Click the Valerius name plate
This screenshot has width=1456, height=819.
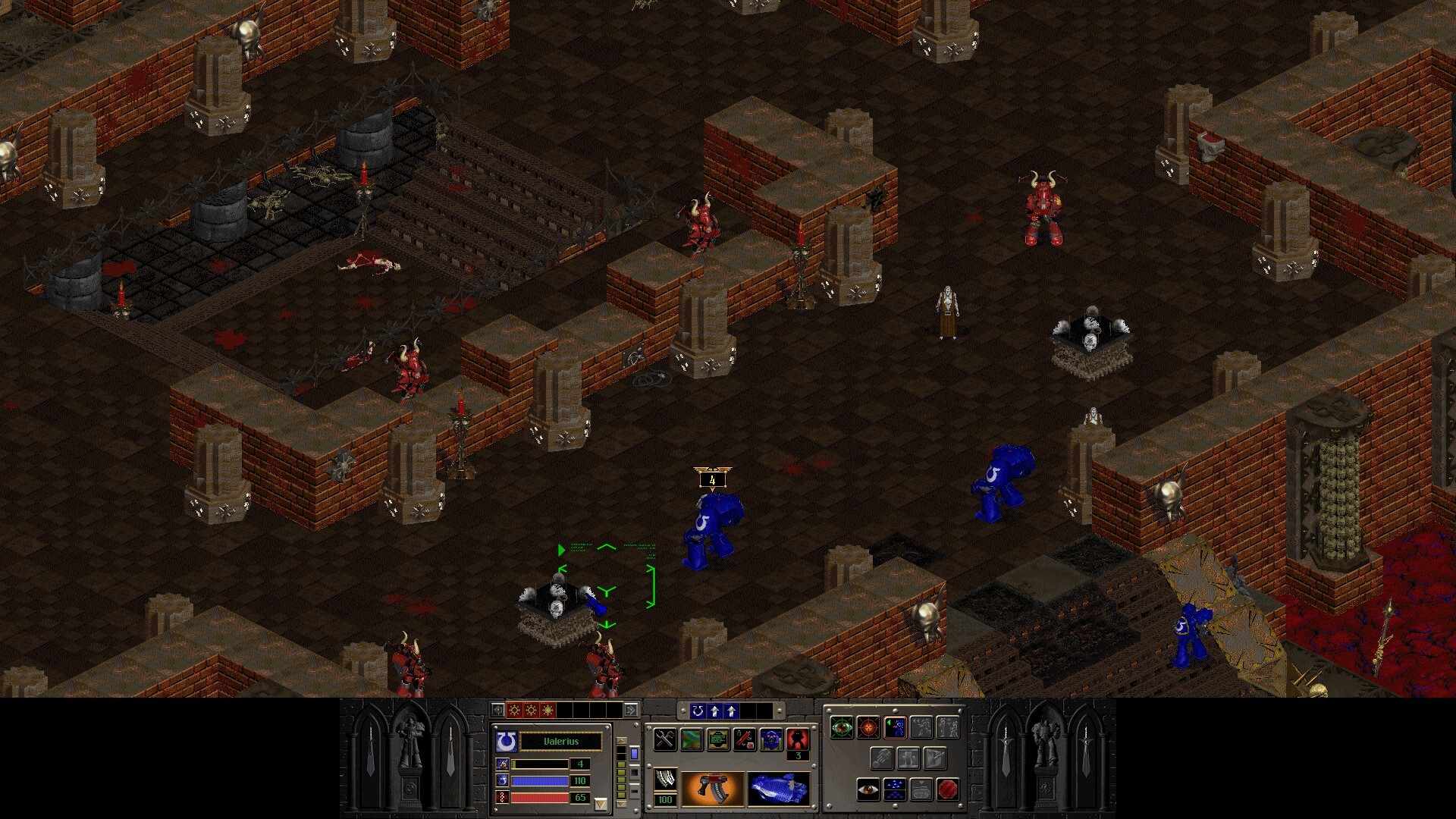(x=561, y=741)
